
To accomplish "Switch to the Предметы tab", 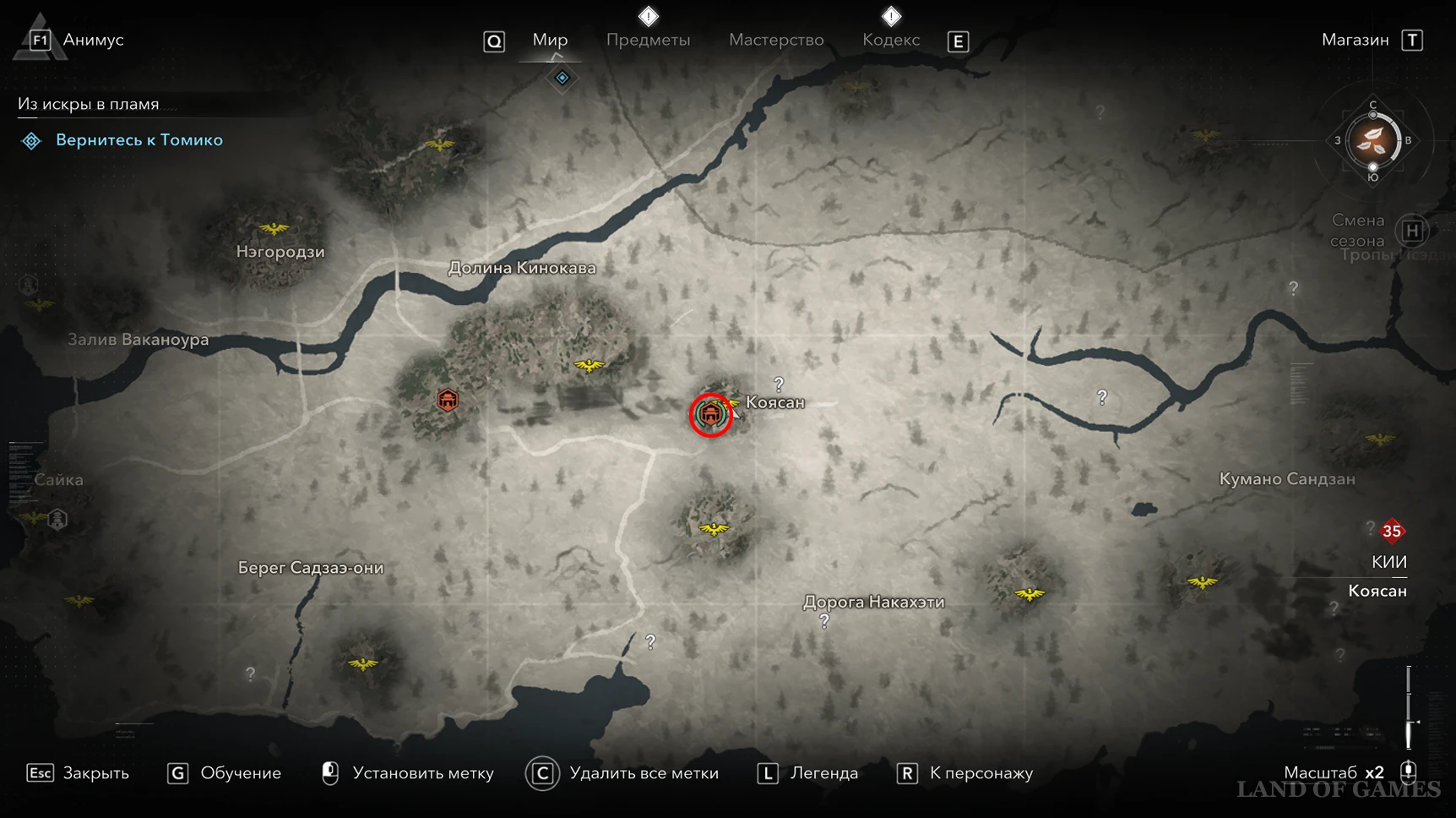I will (648, 40).
